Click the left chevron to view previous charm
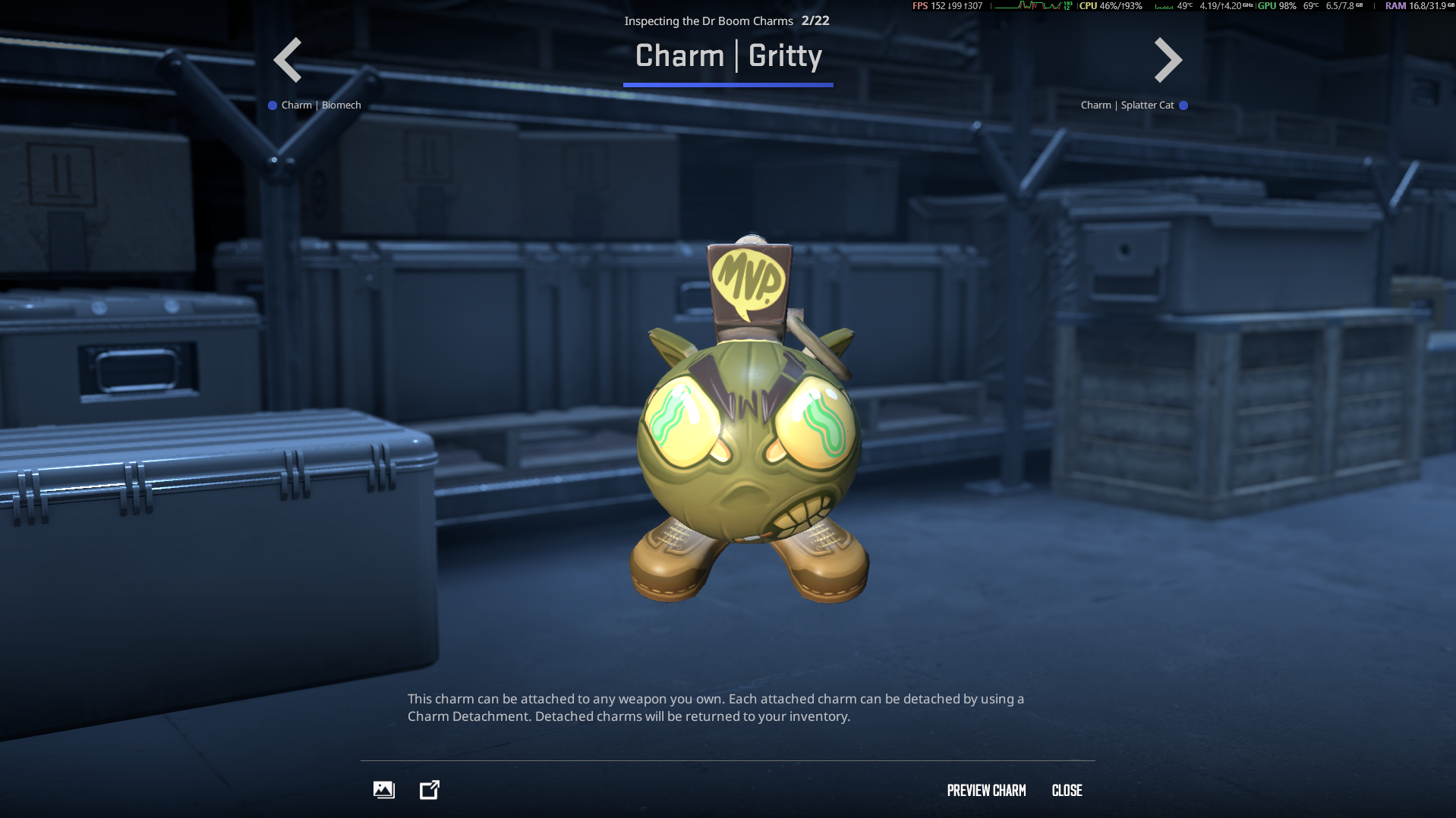The width and height of the screenshot is (1456, 818). coord(288,59)
